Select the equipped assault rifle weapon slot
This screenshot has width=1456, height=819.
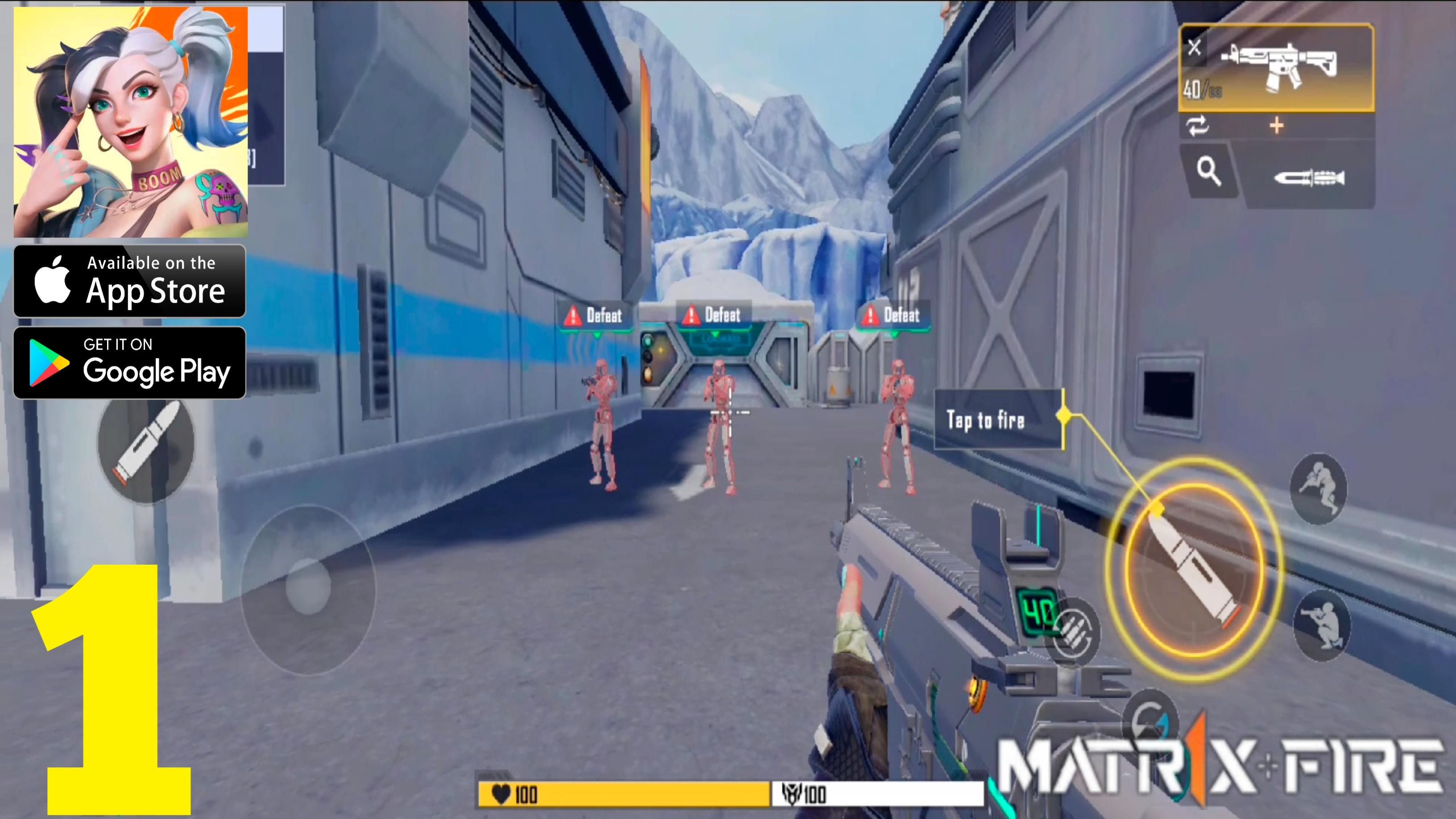(x=1280, y=65)
